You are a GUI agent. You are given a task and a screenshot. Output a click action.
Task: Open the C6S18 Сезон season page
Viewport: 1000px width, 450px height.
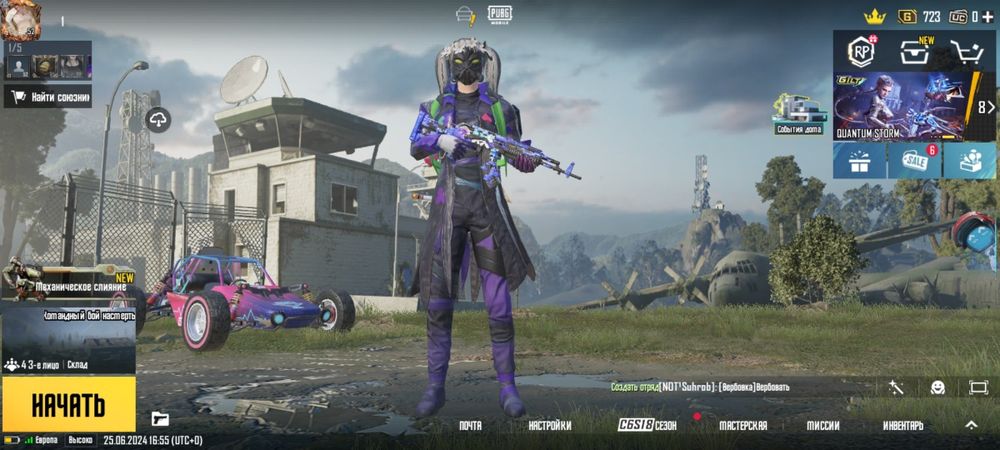point(647,426)
